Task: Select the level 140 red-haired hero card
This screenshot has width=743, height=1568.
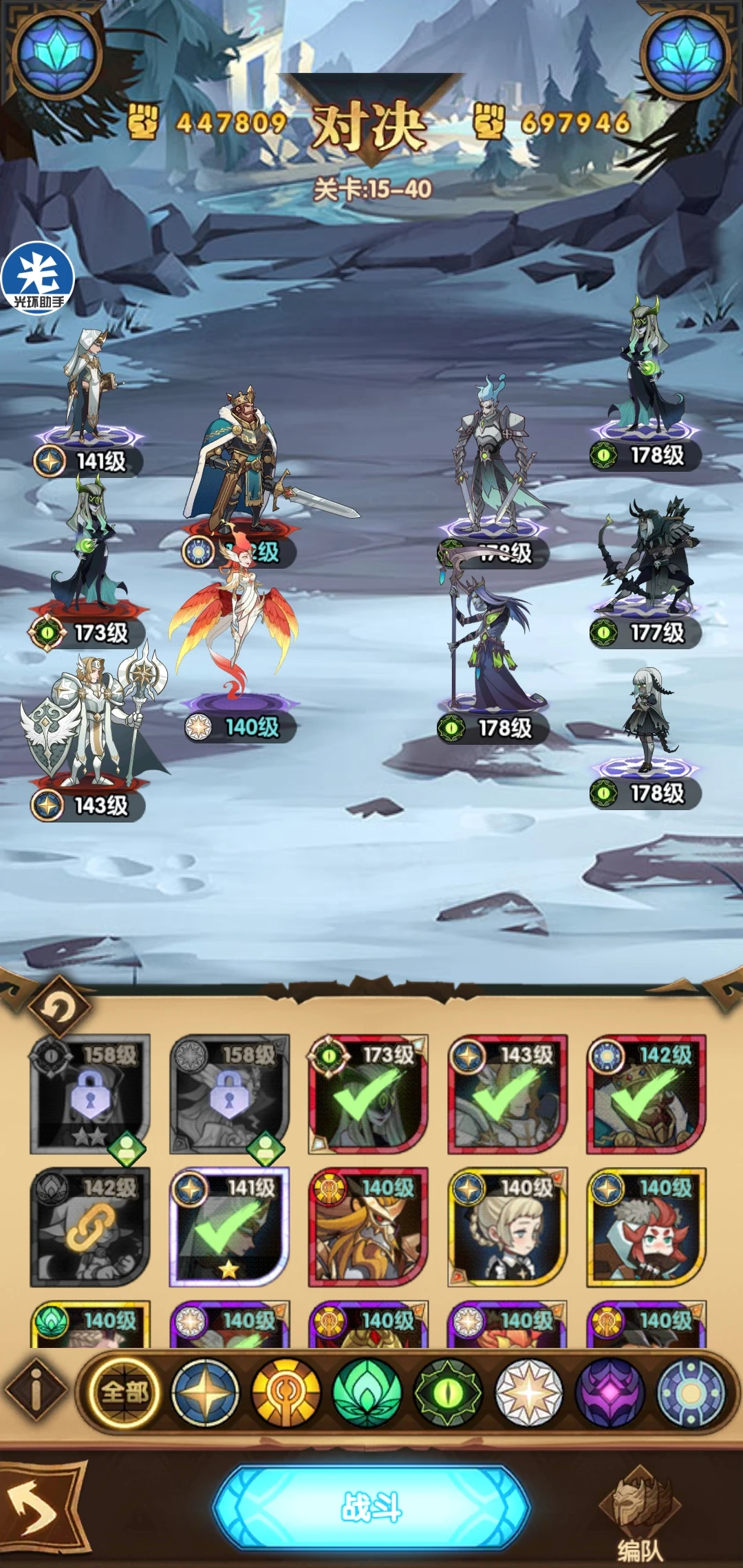Action: [645, 1227]
